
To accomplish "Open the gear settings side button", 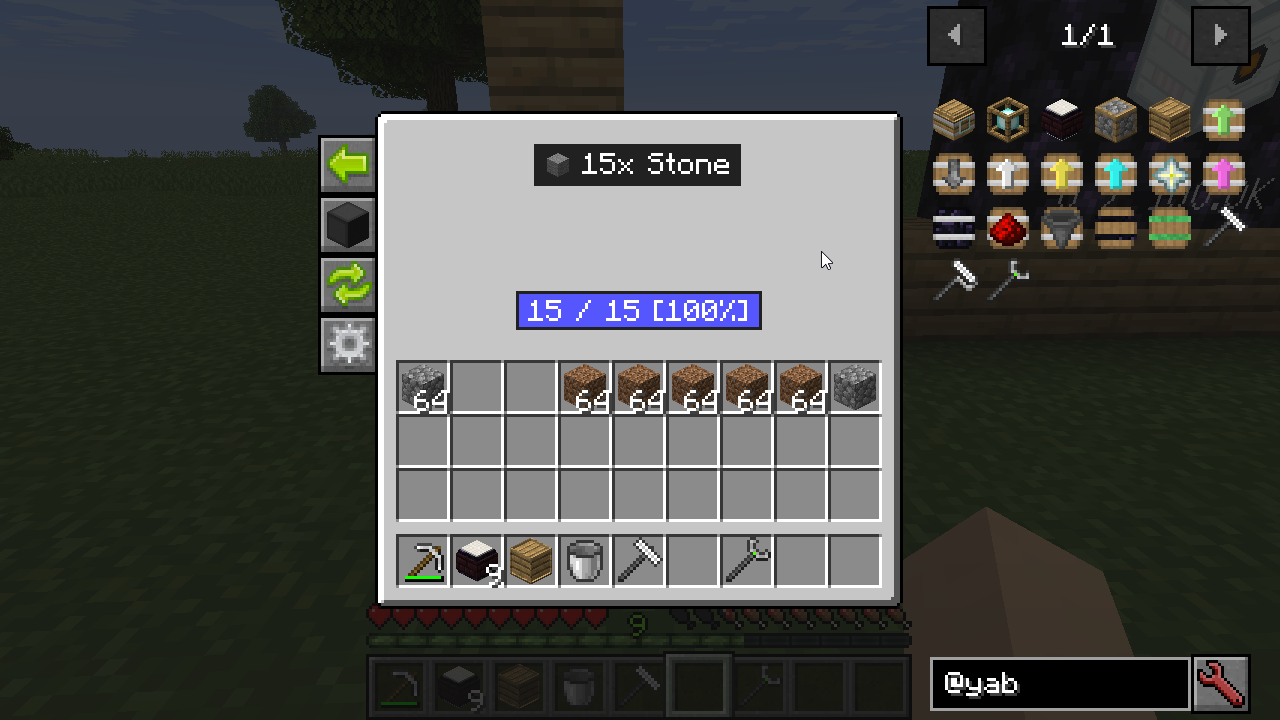I will [x=348, y=345].
